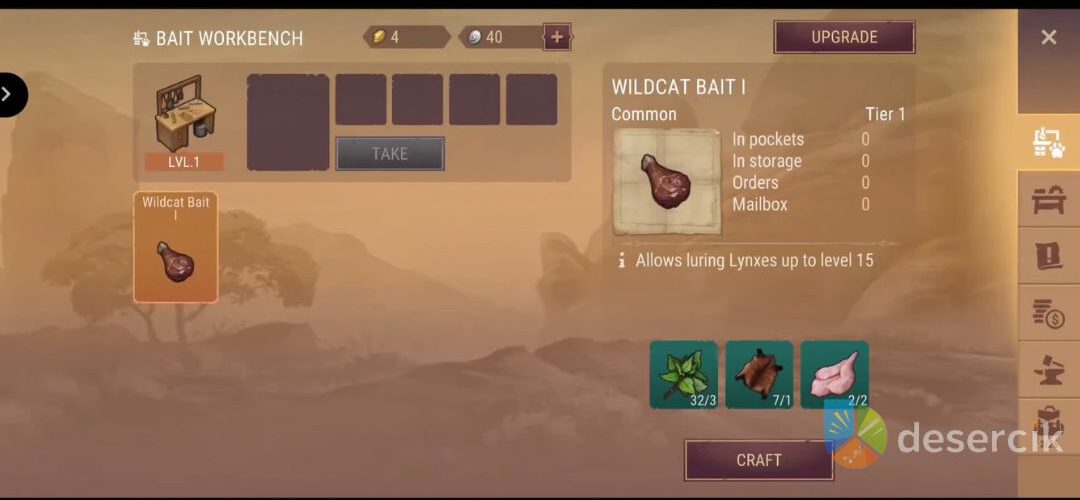Close the Bait Workbench window

[1048, 37]
